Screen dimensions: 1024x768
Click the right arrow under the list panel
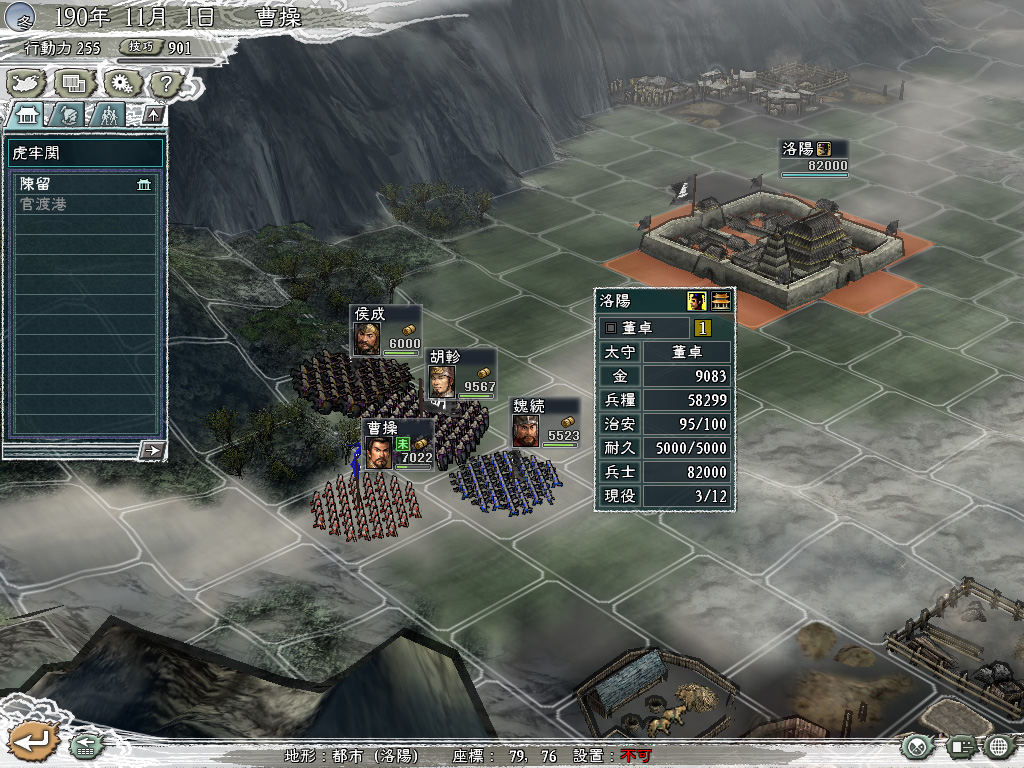click(x=152, y=450)
